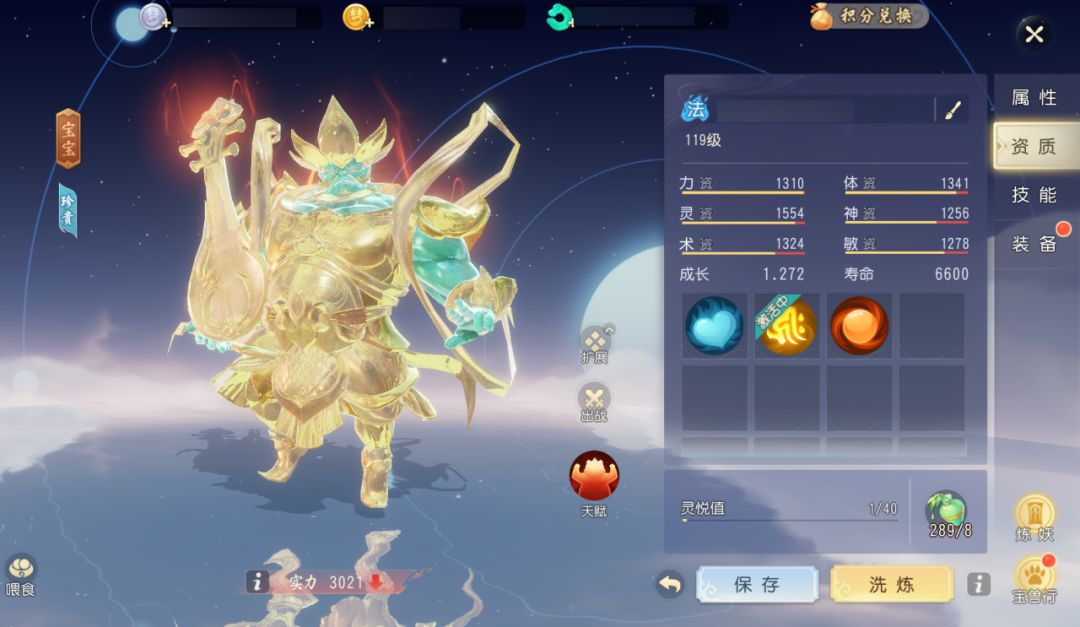Open the 炼妖 feature
The height and width of the screenshot is (627, 1080).
[x=1035, y=517]
